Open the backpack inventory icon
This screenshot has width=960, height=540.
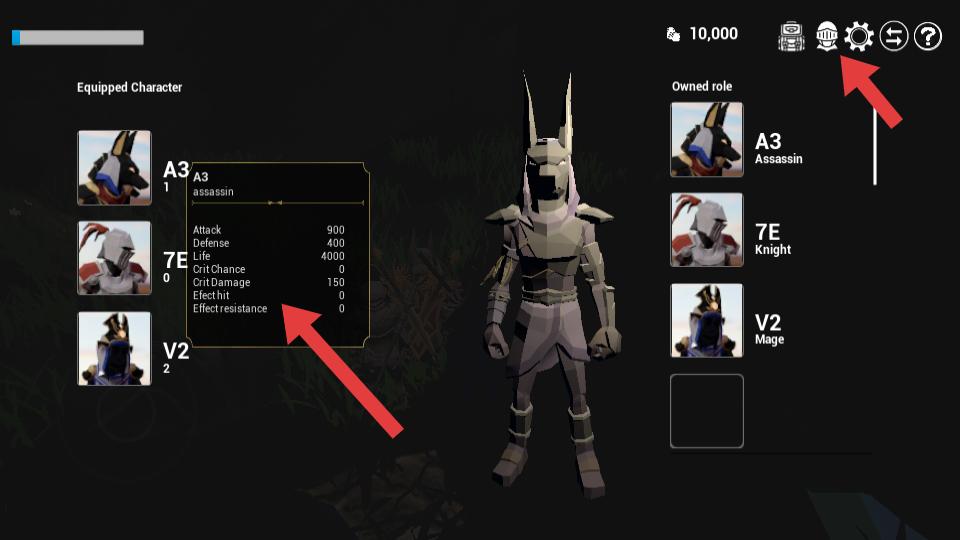pos(792,37)
